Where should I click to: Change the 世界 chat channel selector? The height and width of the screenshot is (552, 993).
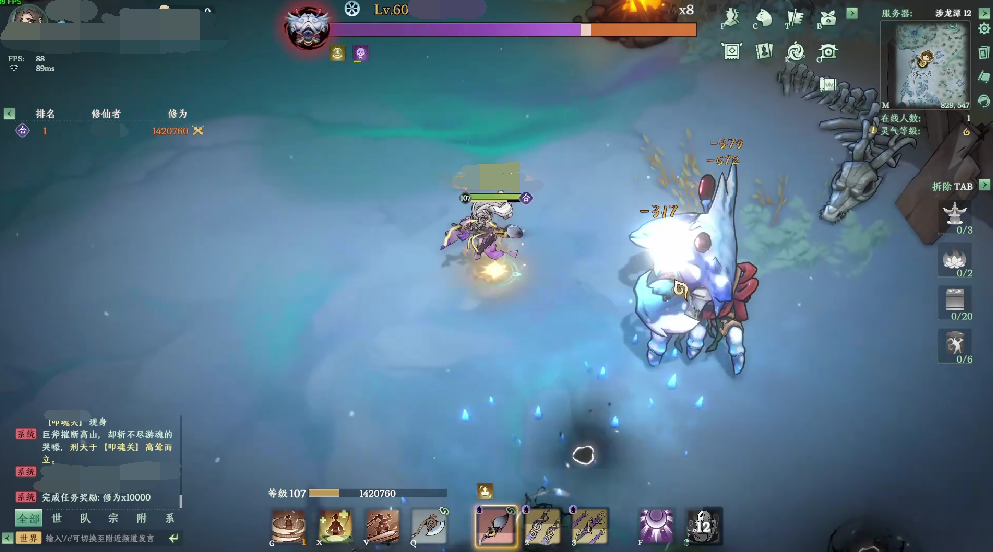pos(28,538)
